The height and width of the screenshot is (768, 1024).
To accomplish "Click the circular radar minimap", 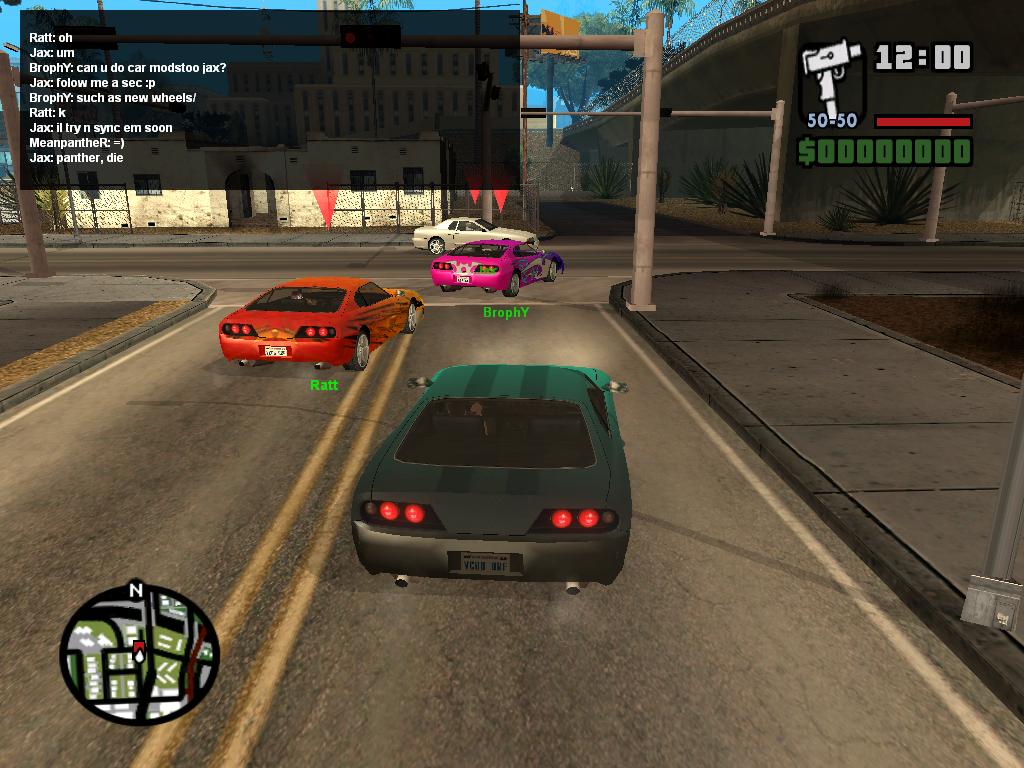I will [x=138, y=655].
